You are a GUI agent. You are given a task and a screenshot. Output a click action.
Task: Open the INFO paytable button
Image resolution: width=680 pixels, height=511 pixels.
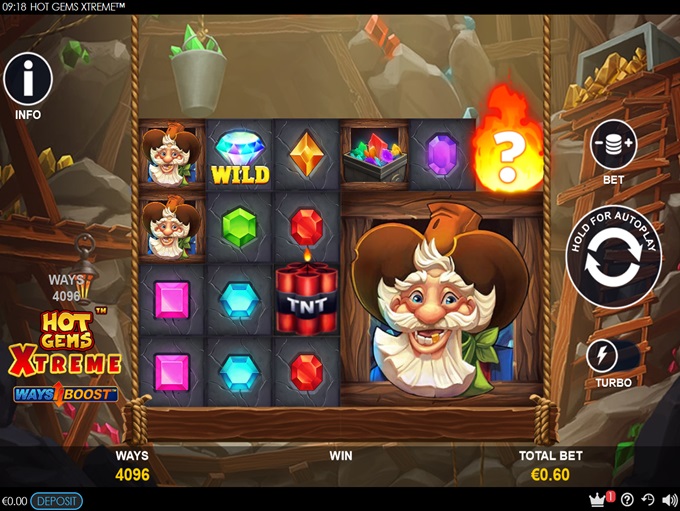click(x=28, y=79)
